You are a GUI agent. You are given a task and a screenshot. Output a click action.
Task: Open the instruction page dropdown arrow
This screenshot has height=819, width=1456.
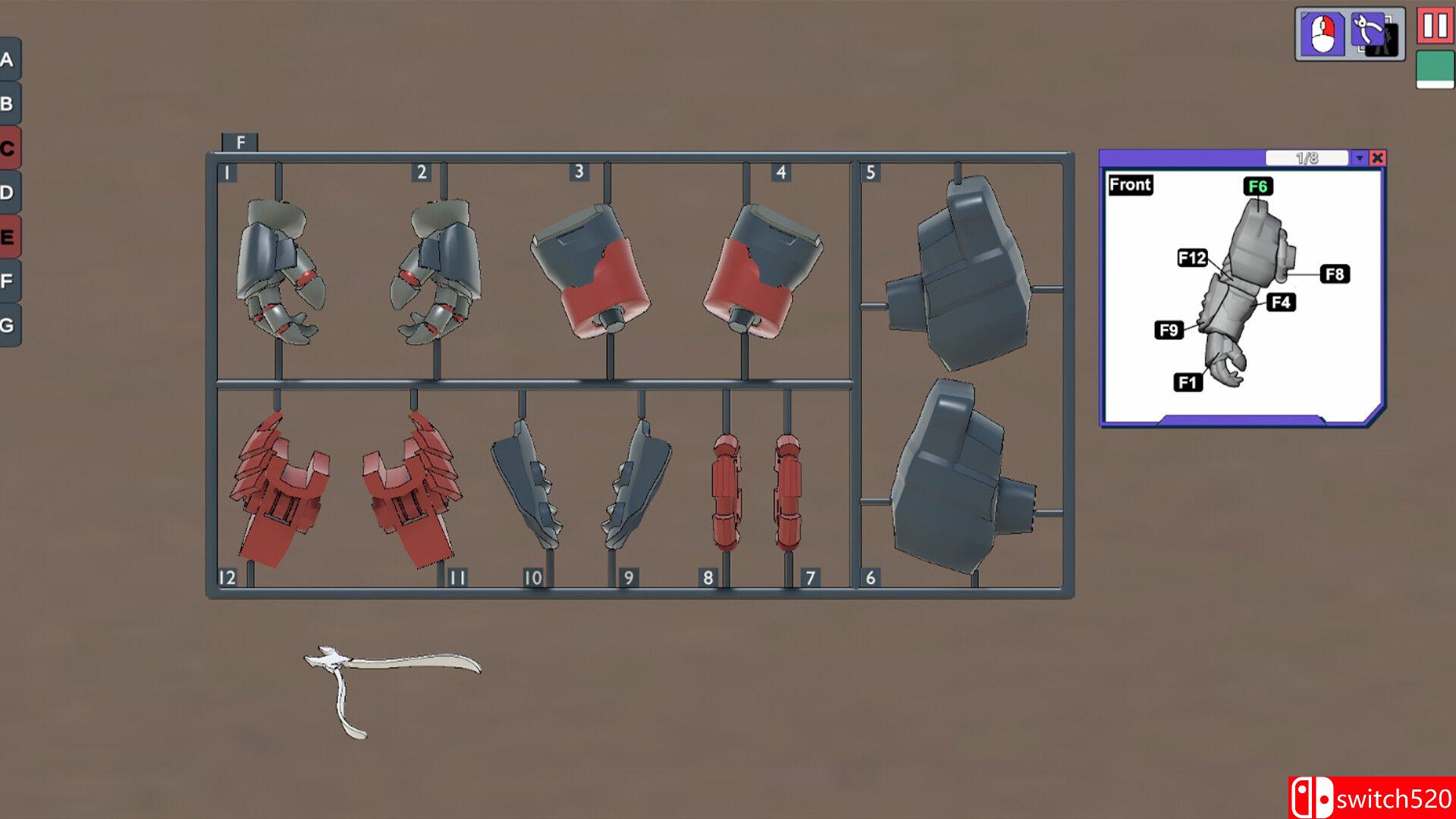click(1359, 158)
